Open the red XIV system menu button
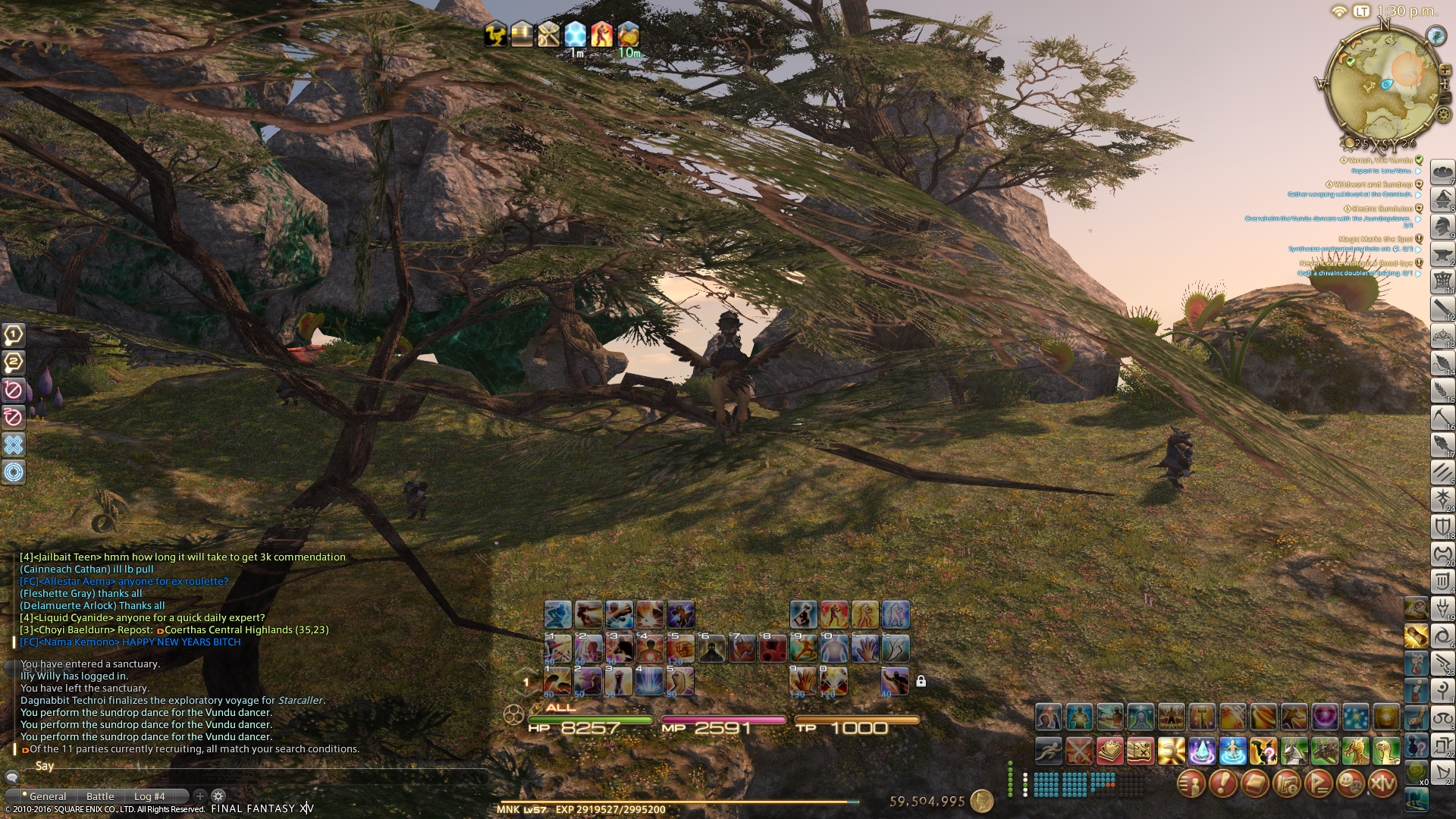 click(x=1382, y=783)
